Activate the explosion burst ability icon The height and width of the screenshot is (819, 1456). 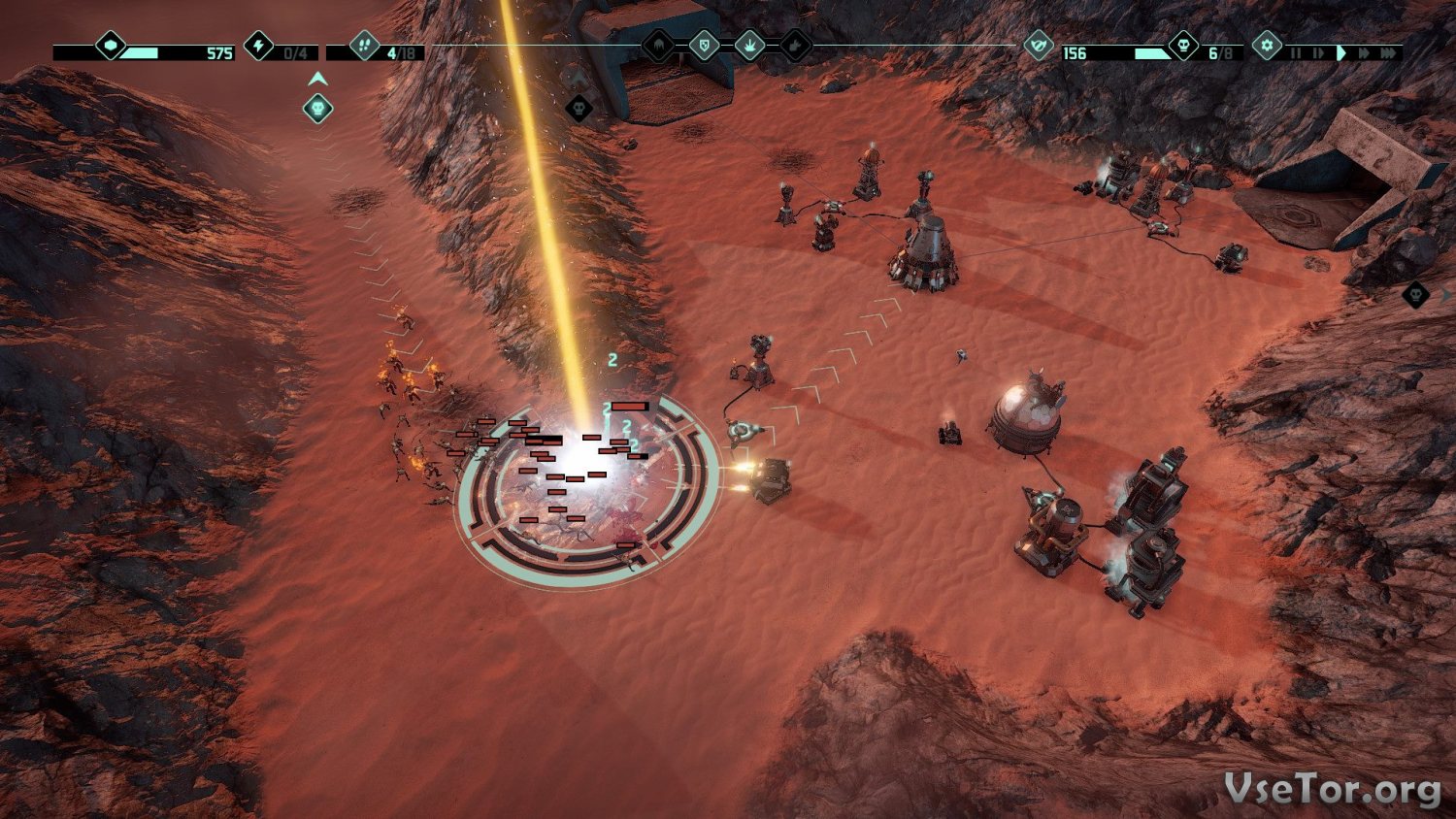pyautogui.click(x=750, y=45)
